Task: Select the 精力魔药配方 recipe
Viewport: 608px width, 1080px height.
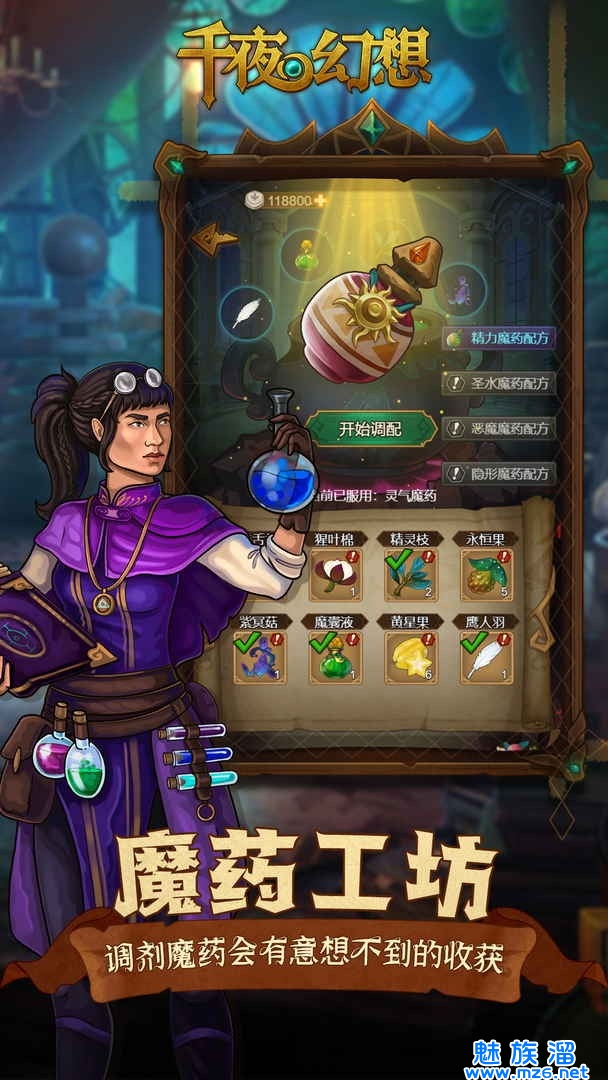Action: coord(498,338)
